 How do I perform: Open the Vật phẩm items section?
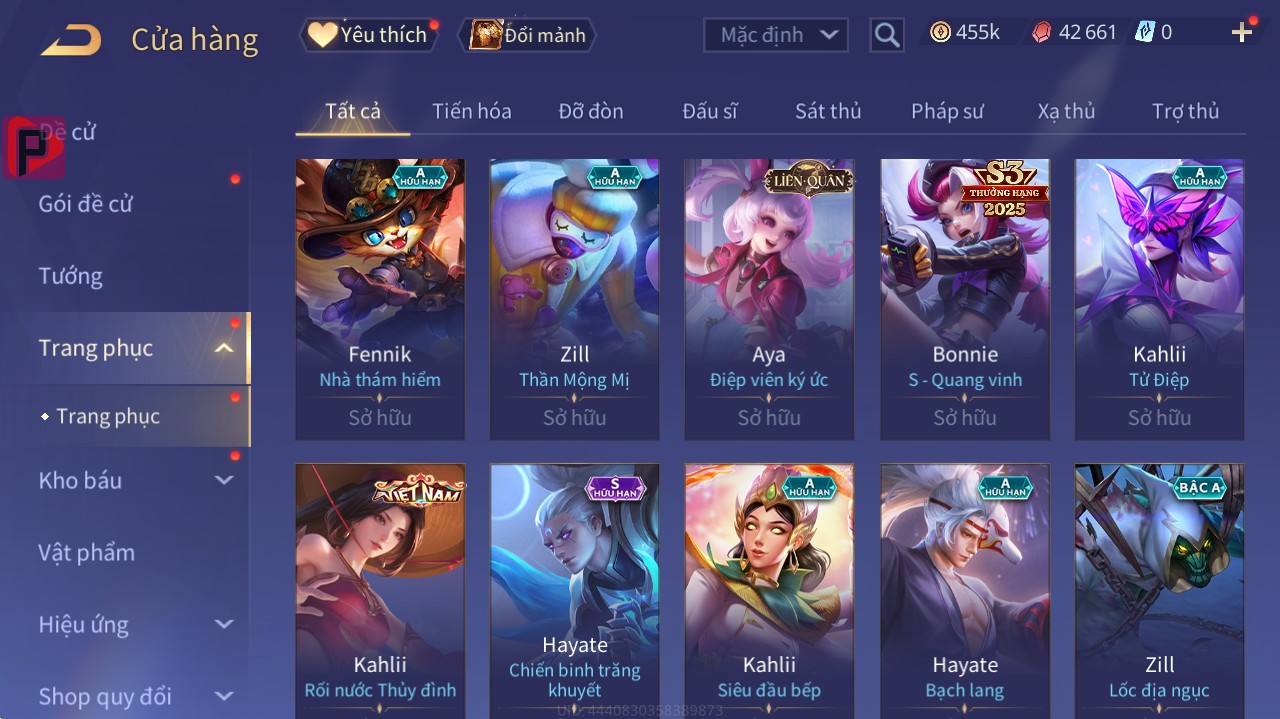[x=87, y=553]
